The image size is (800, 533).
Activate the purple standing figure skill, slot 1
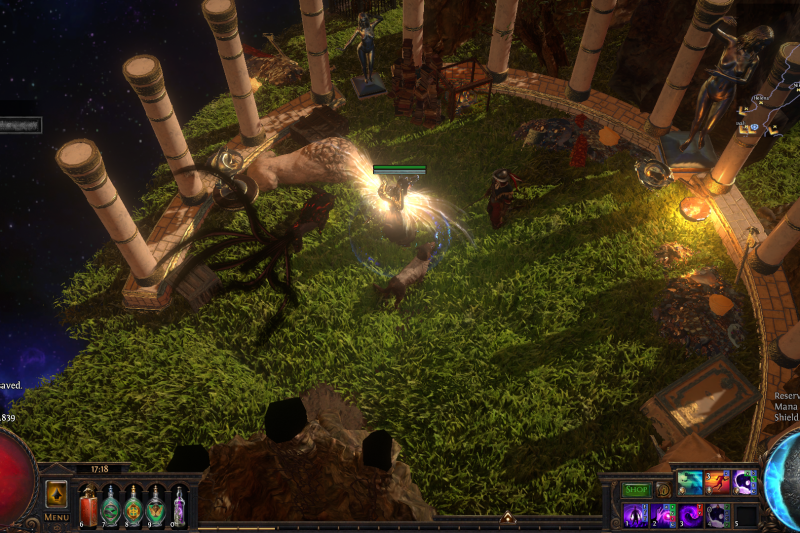tap(635, 515)
